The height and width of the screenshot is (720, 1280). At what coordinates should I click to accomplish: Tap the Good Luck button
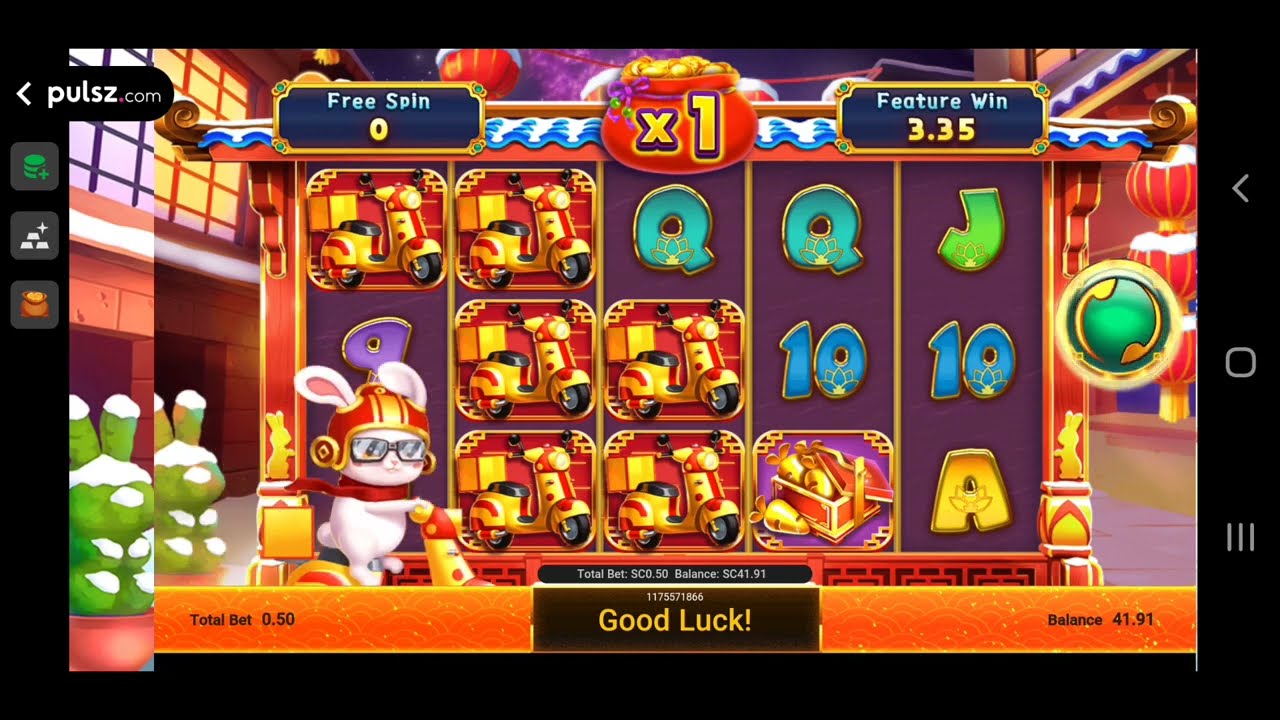click(676, 620)
